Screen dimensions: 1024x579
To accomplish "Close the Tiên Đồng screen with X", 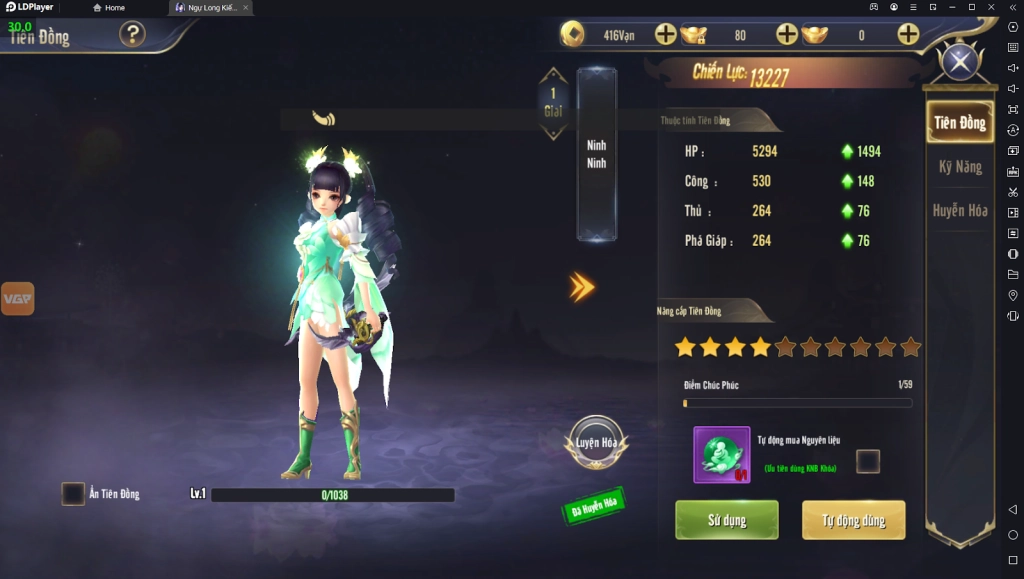I will pyautogui.click(x=960, y=63).
